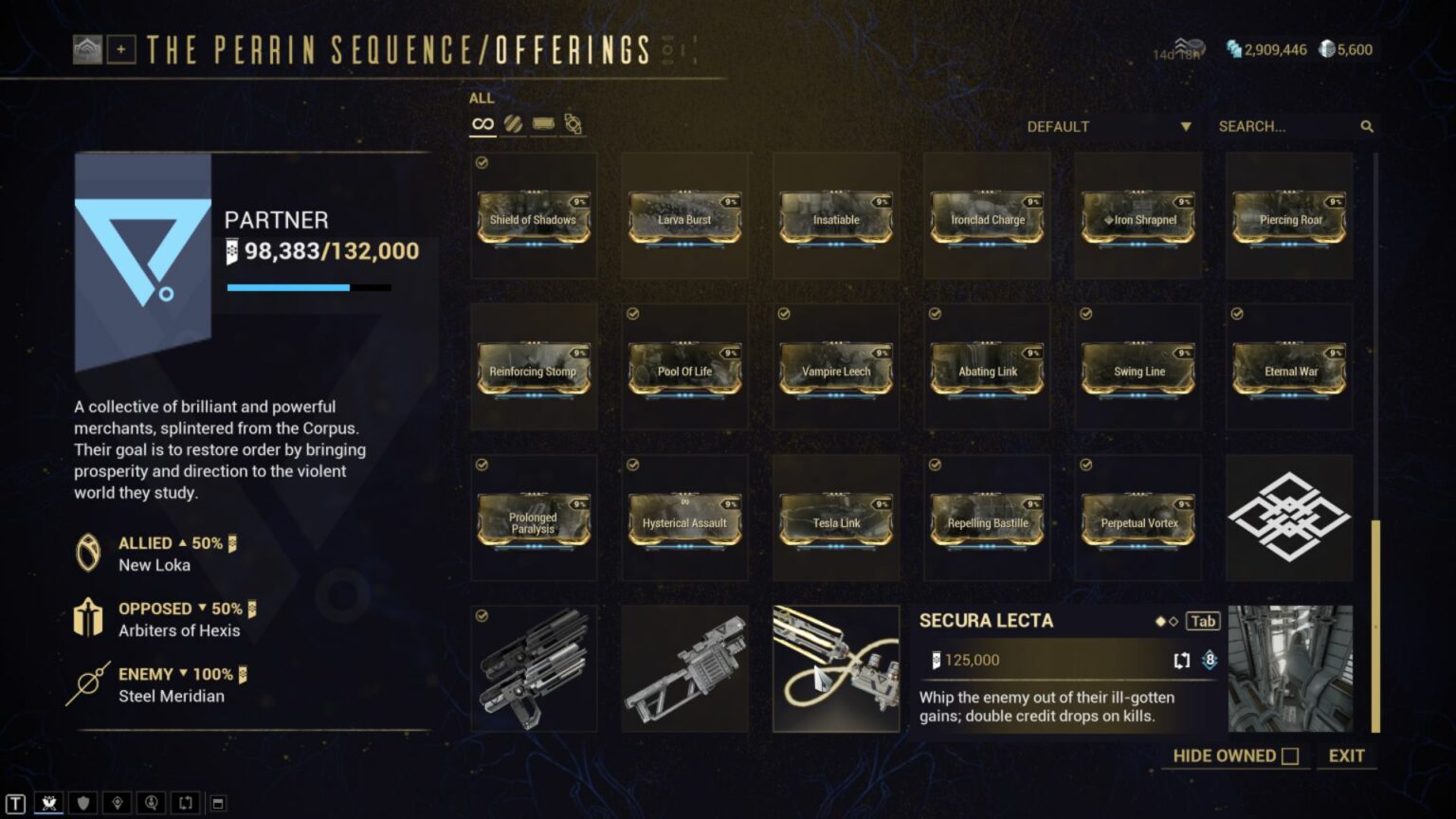Click the search magnifier icon

coord(1368,125)
